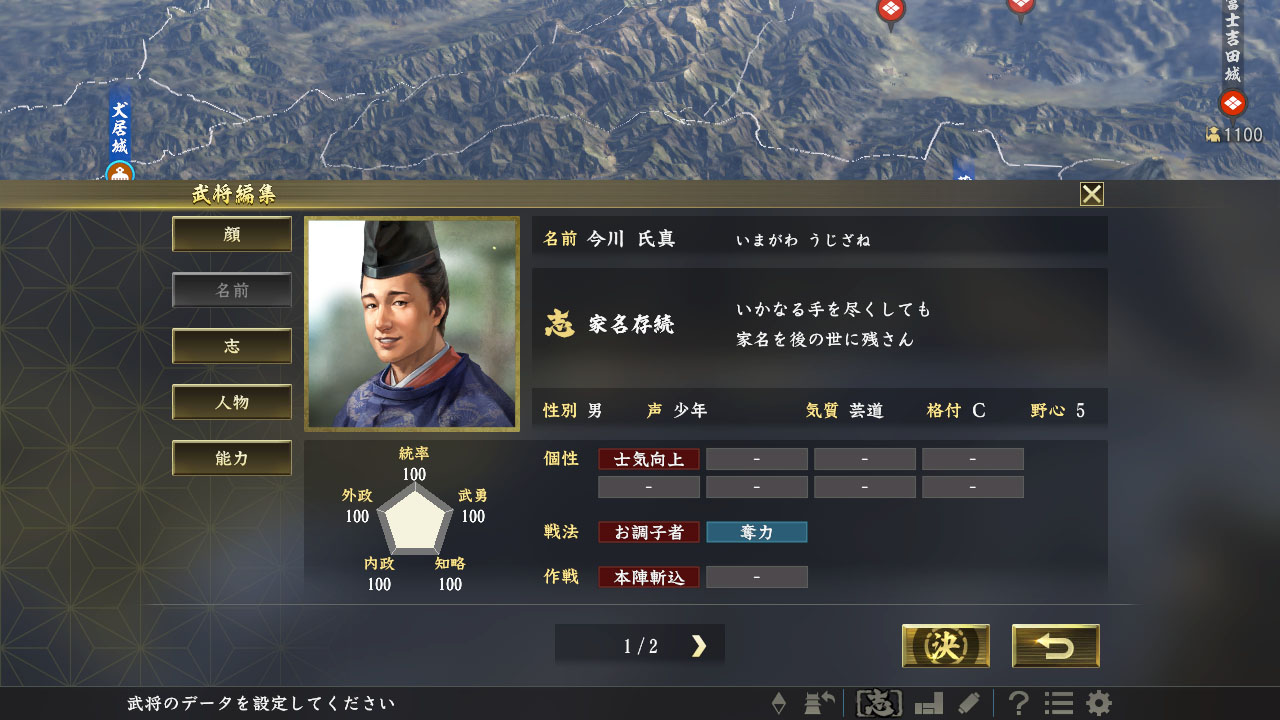Image resolution: width=1280 pixels, height=720 pixels.
Task: Confirm edits with the 決 button
Action: pos(945,646)
